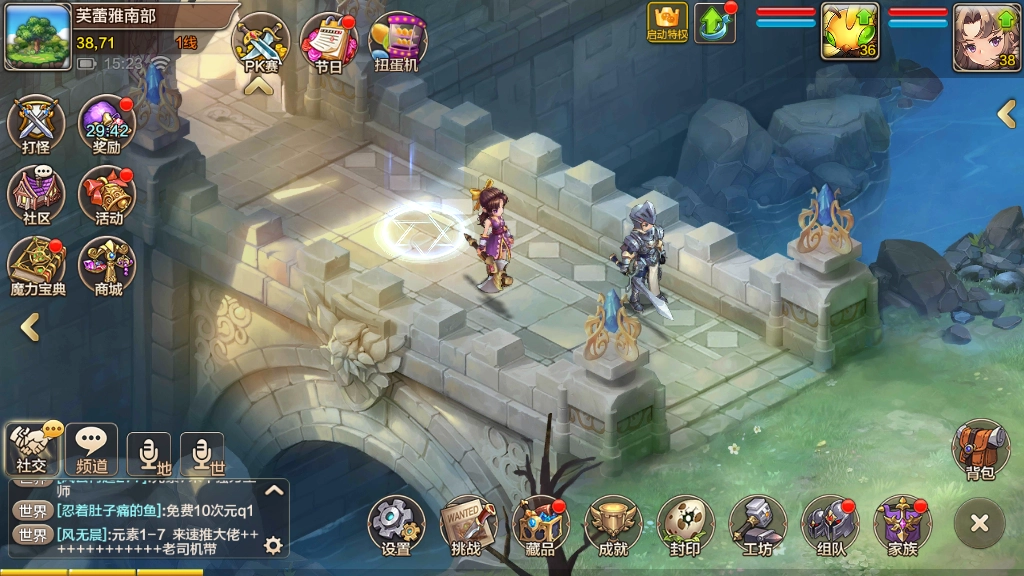Viewport: 1024px width, 576px height.
Task: Open the 社交 social handshake button
Action: (33, 449)
